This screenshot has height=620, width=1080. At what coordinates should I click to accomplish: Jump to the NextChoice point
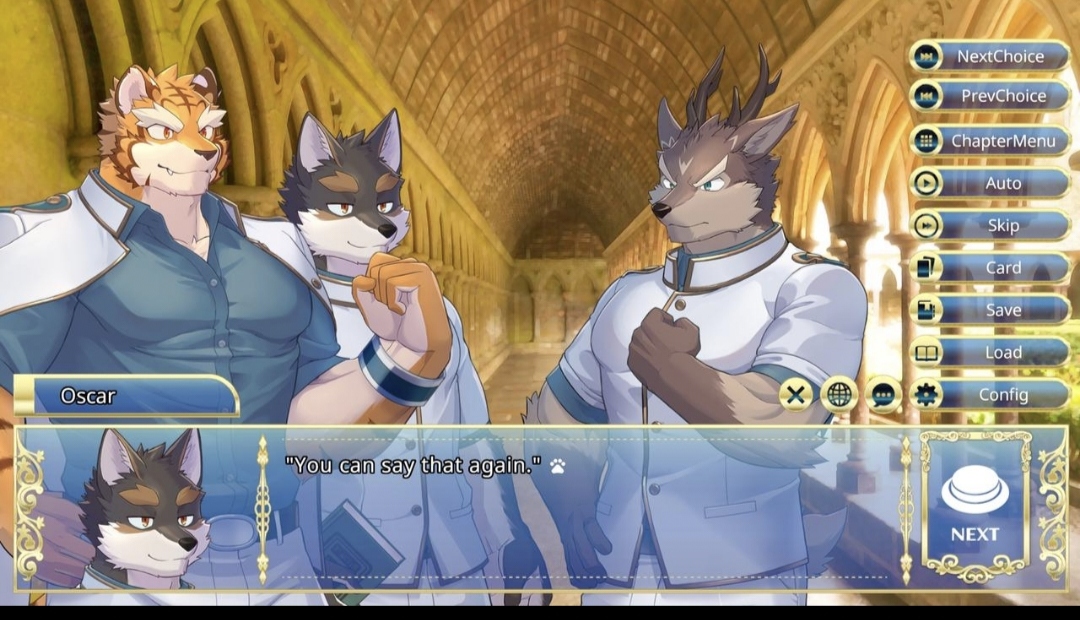coord(990,56)
